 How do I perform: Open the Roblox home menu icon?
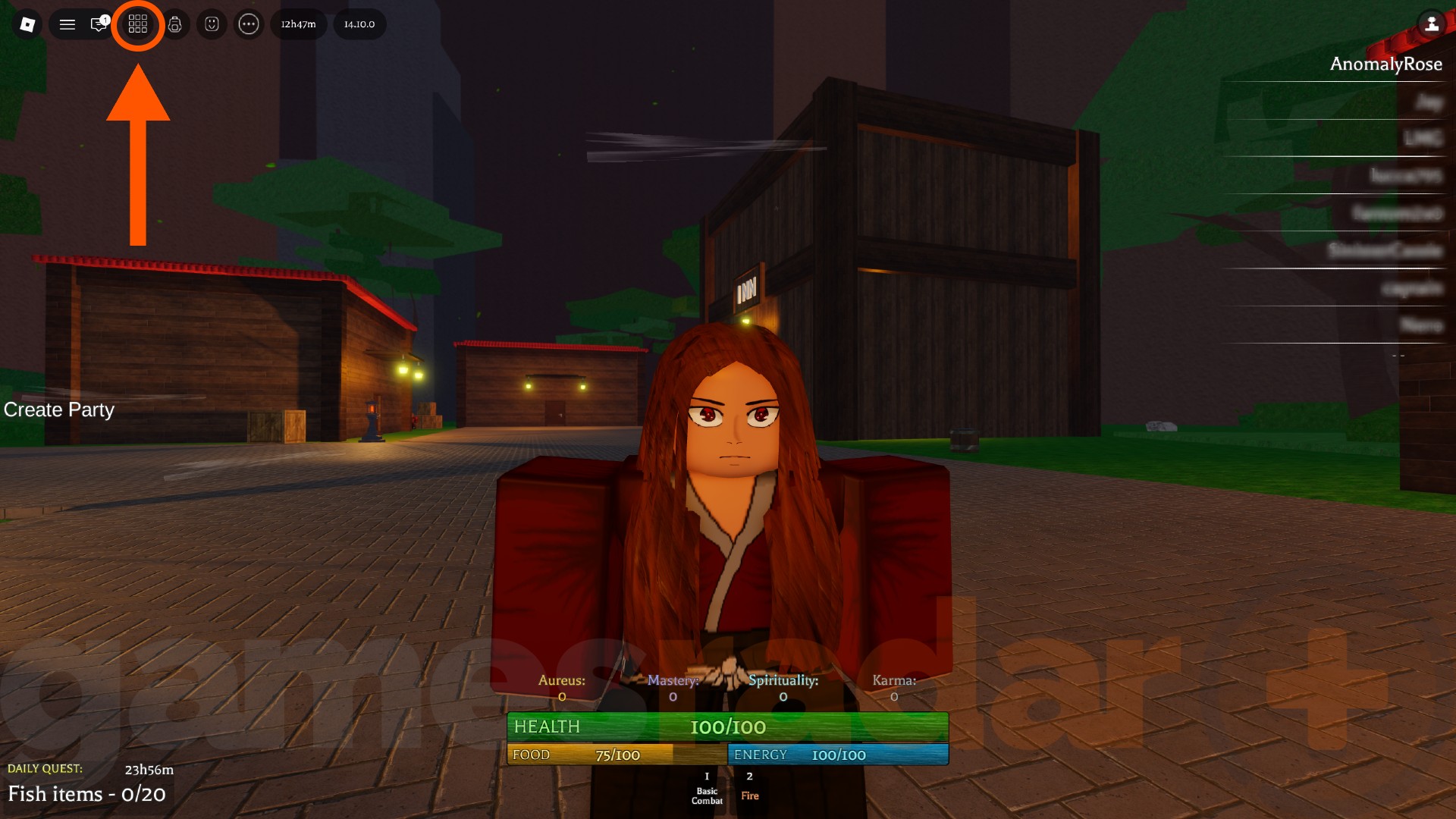pyautogui.click(x=27, y=24)
